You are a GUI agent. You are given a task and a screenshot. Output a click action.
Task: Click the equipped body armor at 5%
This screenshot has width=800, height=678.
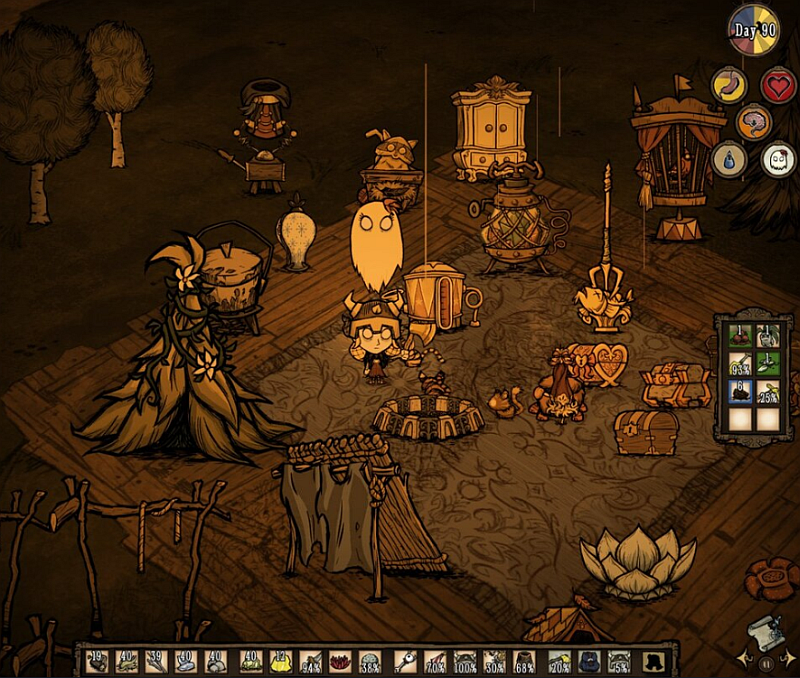620,661
